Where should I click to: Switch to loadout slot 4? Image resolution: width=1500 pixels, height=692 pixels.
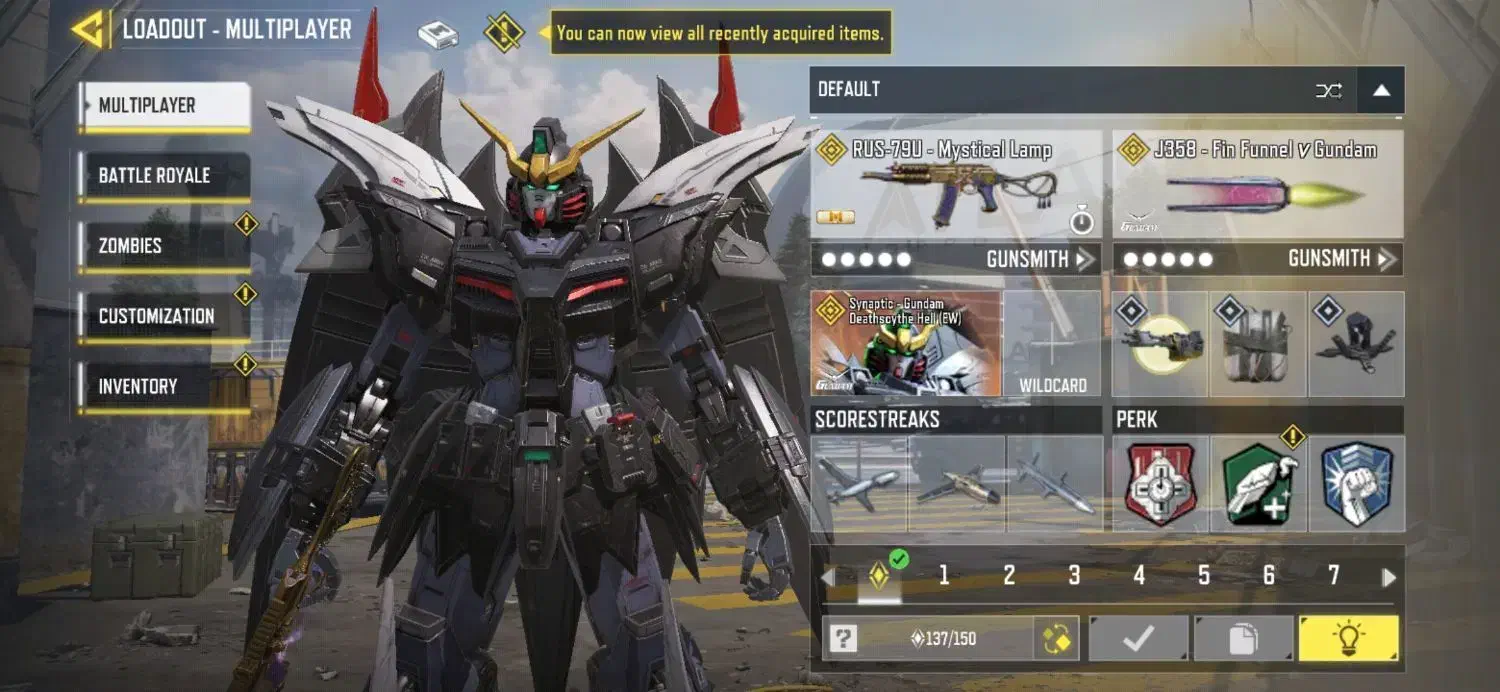tap(1139, 575)
